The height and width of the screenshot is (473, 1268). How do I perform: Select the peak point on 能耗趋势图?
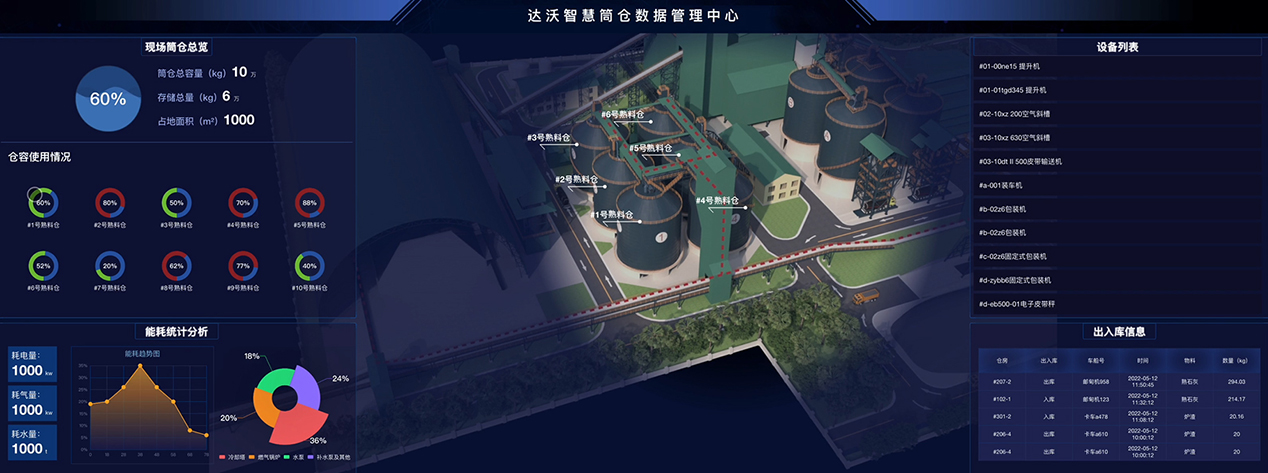pos(140,365)
